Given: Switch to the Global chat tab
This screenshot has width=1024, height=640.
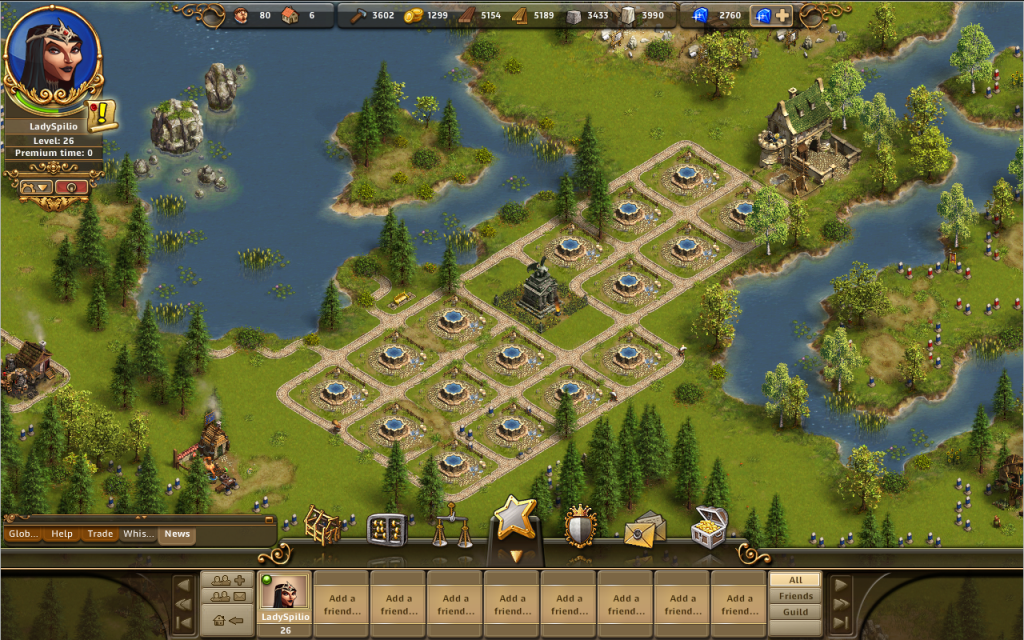Looking at the screenshot, I should pyautogui.click(x=22, y=534).
